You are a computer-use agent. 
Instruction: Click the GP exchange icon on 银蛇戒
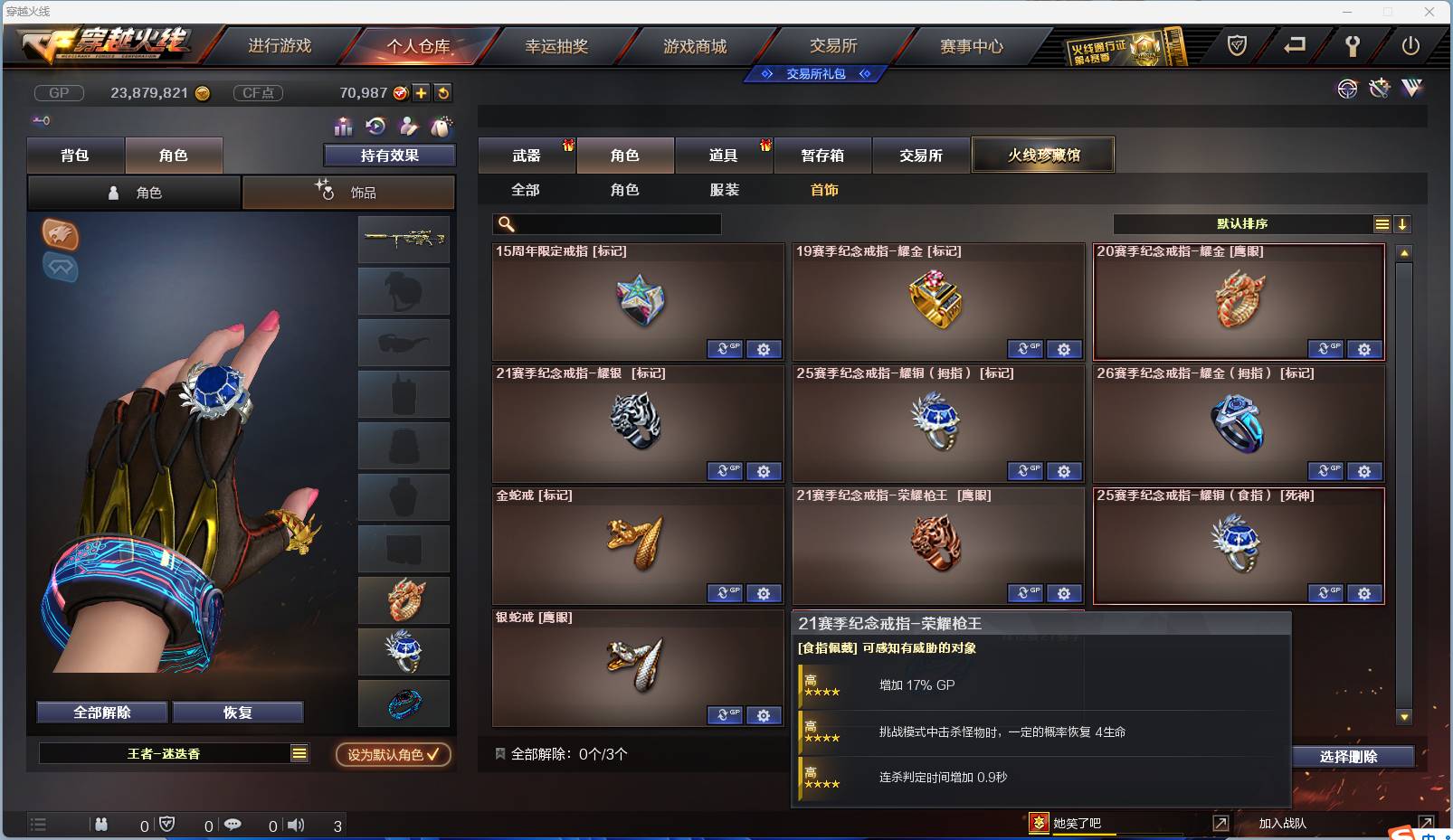tap(725, 715)
